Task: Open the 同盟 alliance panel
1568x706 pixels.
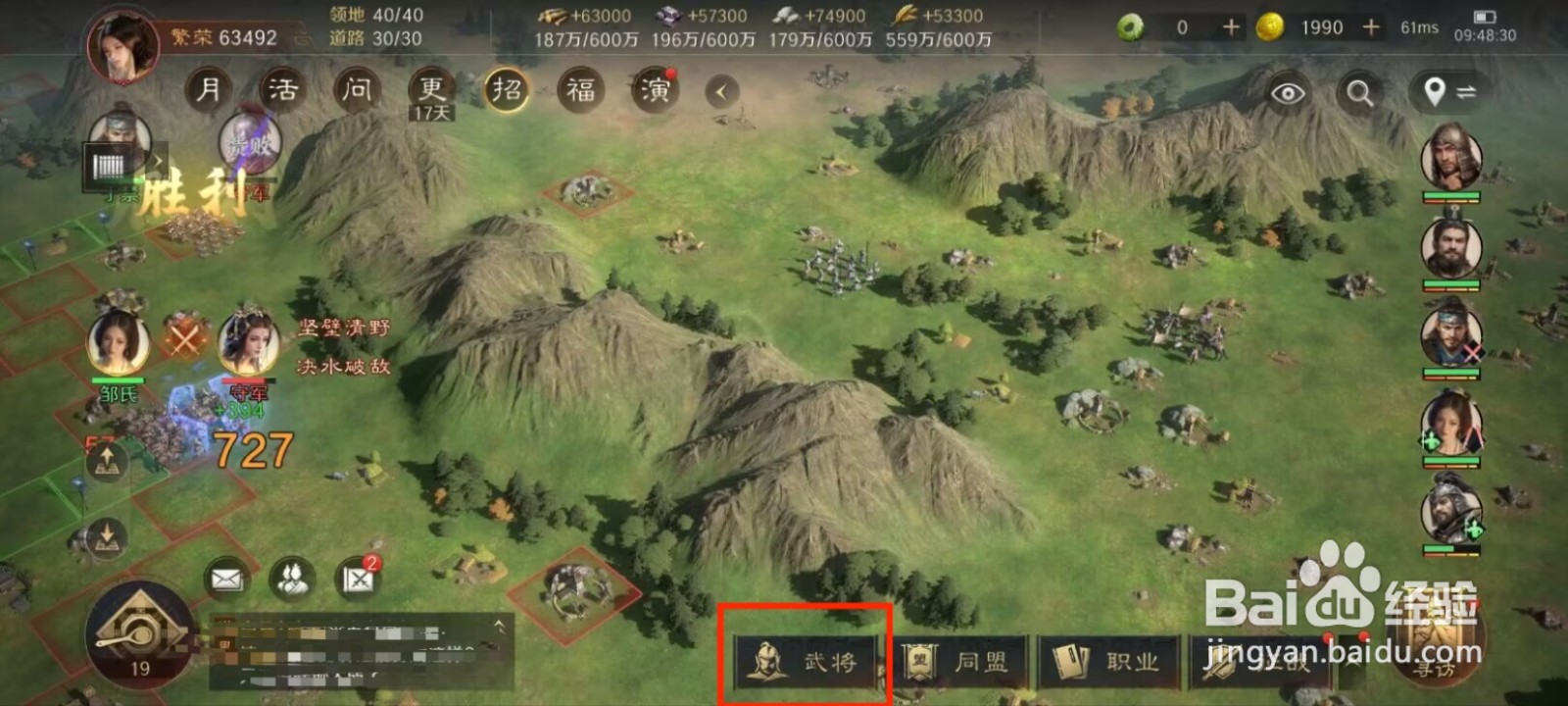Action: [965, 662]
